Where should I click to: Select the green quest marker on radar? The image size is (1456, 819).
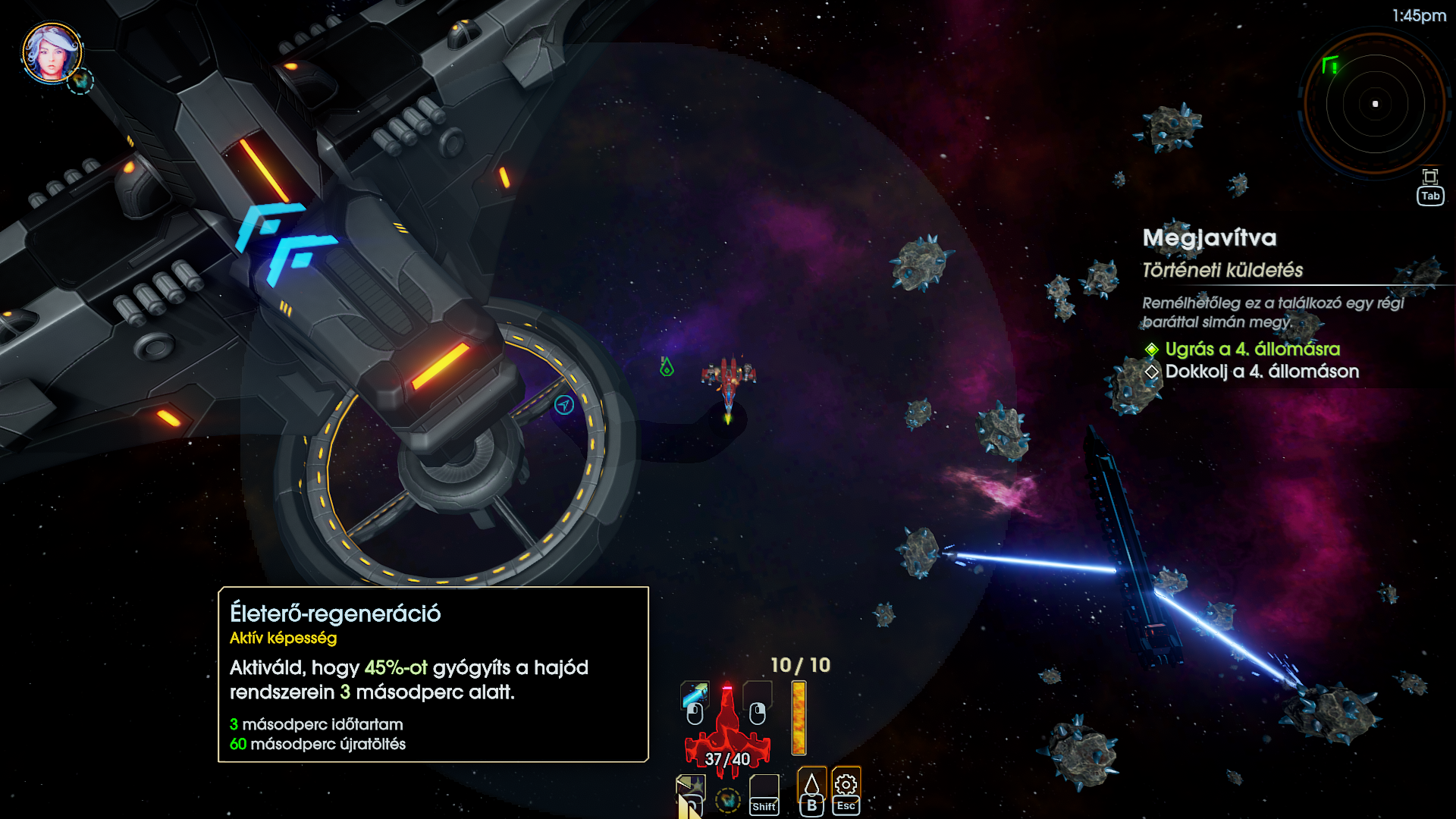(1330, 65)
